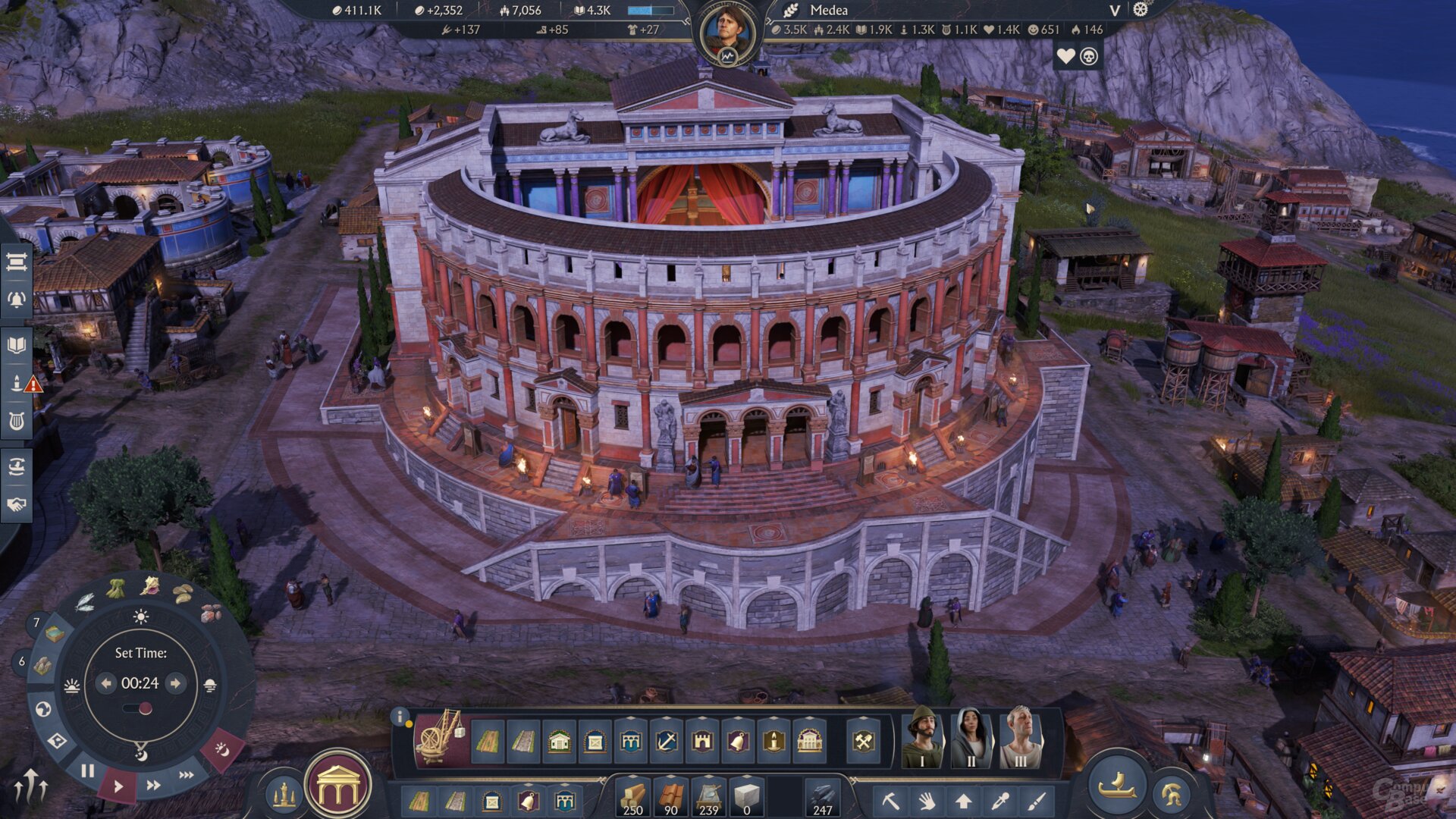Move set time back with left arrow
Image resolution: width=1456 pixels, height=819 pixels.
(106, 683)
